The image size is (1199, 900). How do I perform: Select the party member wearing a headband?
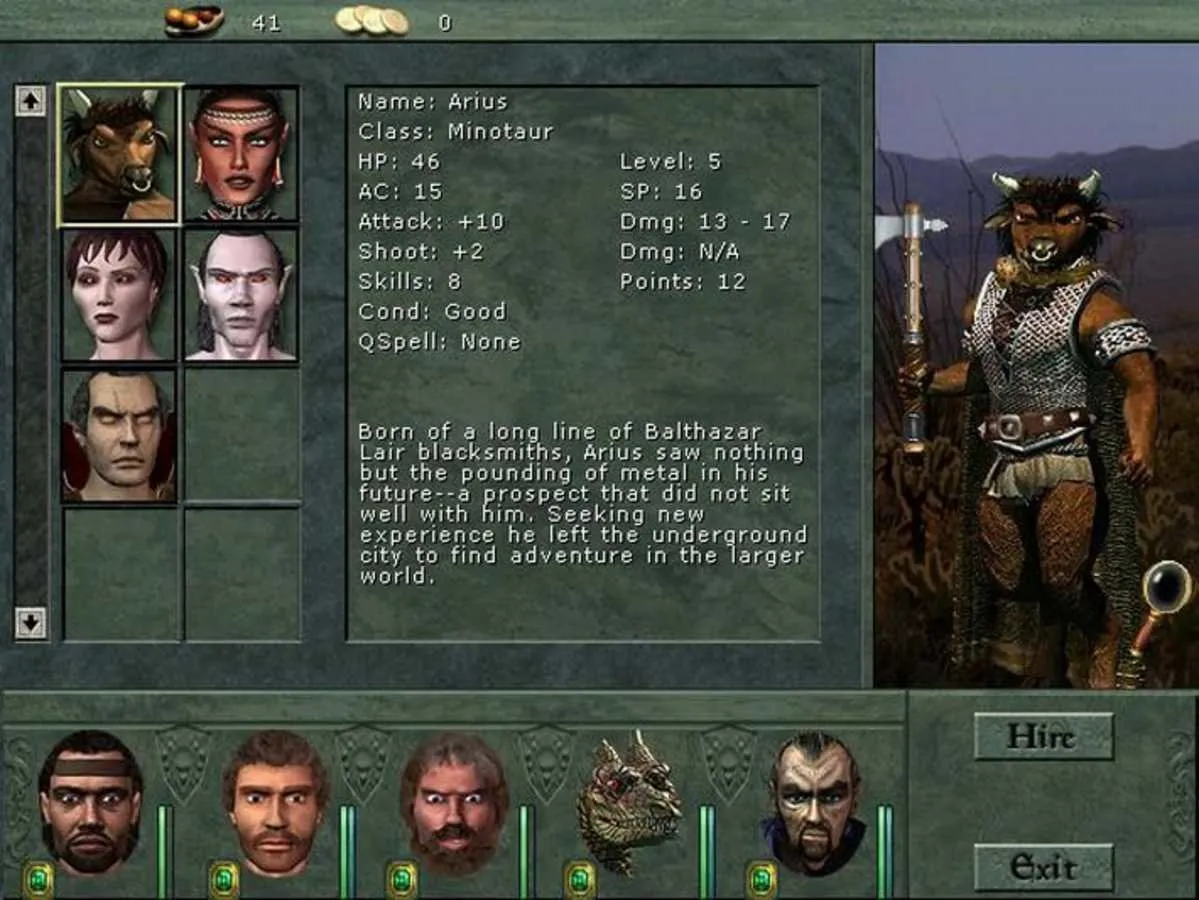pos(90,802)
